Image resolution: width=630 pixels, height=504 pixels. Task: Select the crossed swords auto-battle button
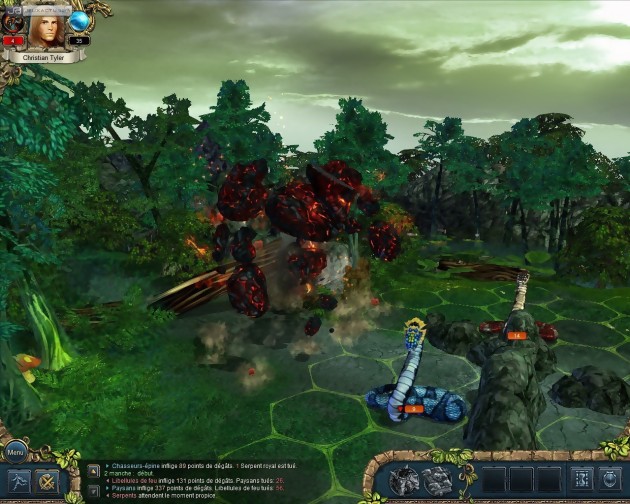(47, 482)
